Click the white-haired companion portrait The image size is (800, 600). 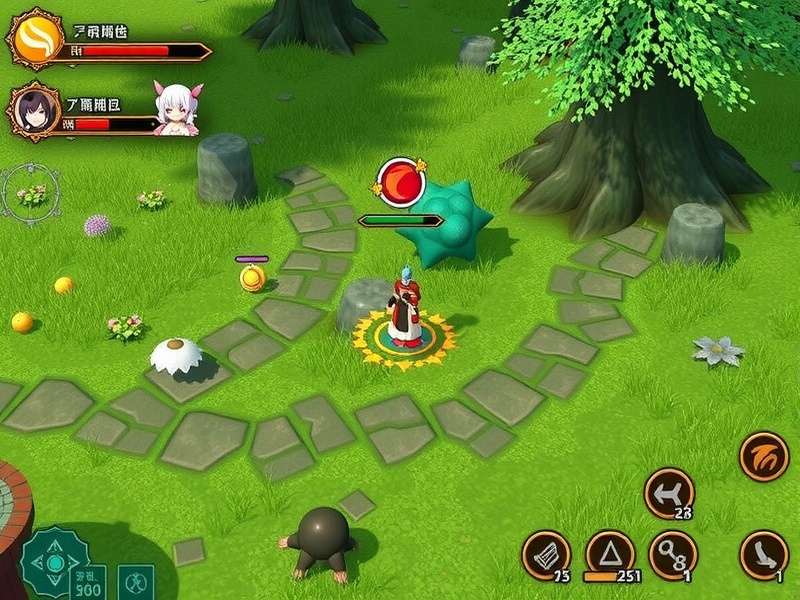pyautogui.click(x=177, y=108)
